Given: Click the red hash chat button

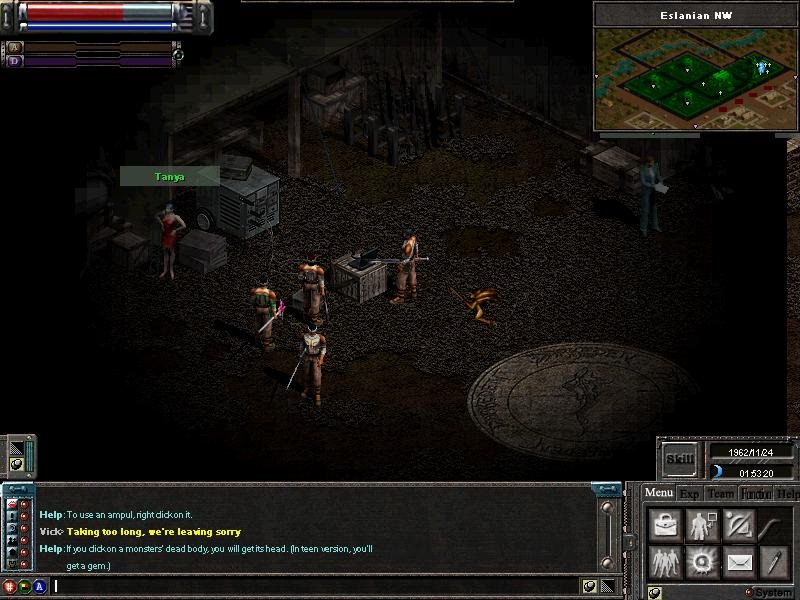Looking at the screenshot, I should pyautogui.click(x=10, y=586).
